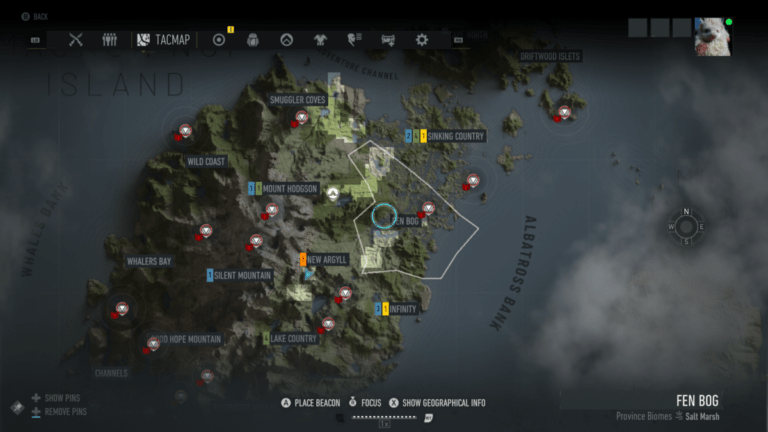Viewport: 768px width, 432px height.
Task: Open the TACMAP tab
Action: pos(163,40)
